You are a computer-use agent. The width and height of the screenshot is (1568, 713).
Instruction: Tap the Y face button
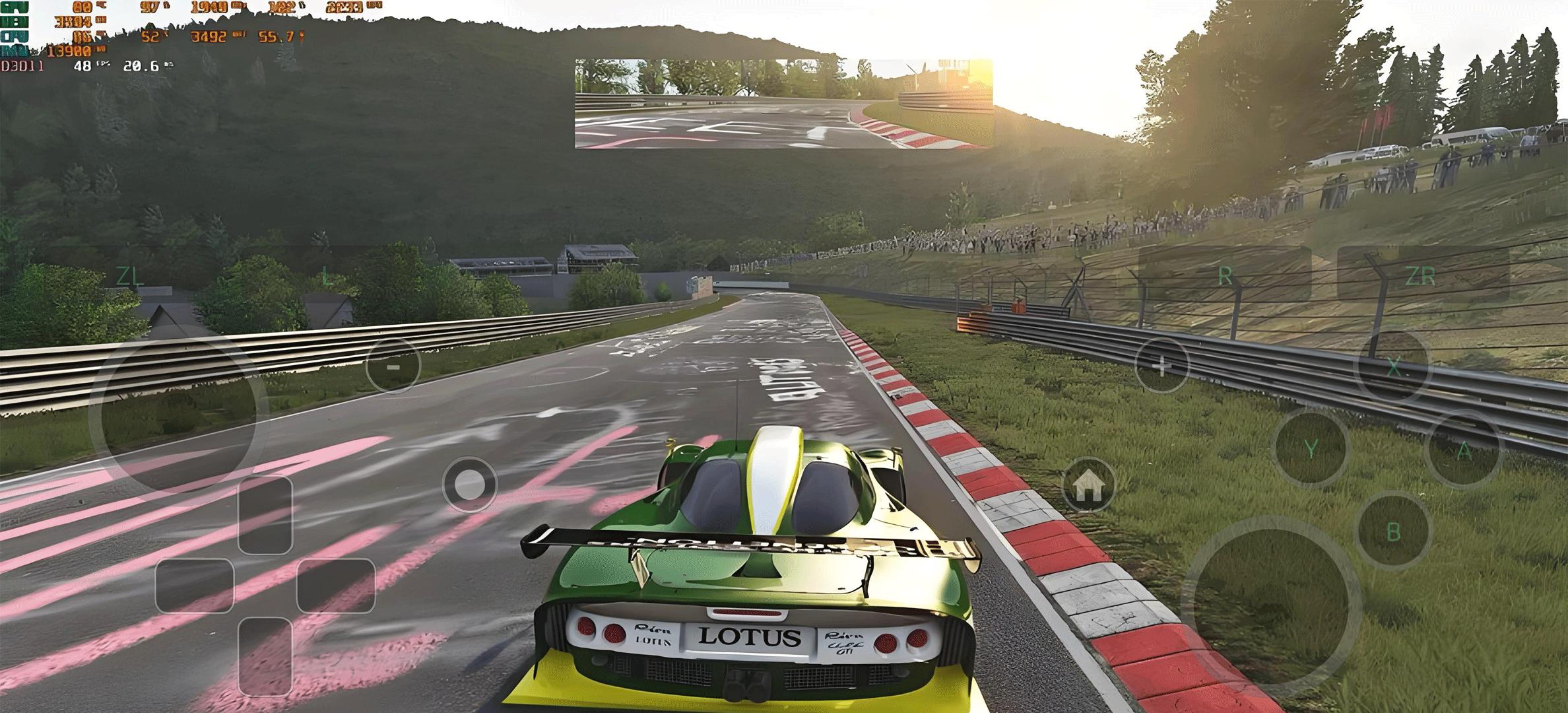tap(1311, 450)
